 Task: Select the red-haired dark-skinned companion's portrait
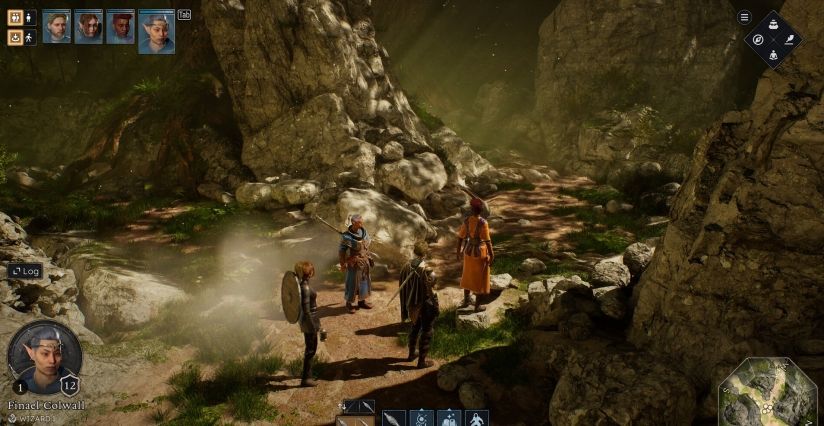pos(120,26)
